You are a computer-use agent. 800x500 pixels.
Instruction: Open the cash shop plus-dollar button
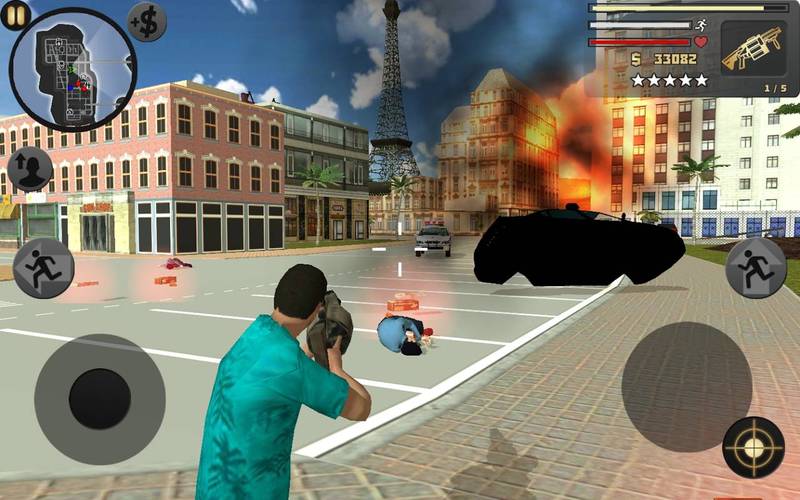[x=147, y=21]
